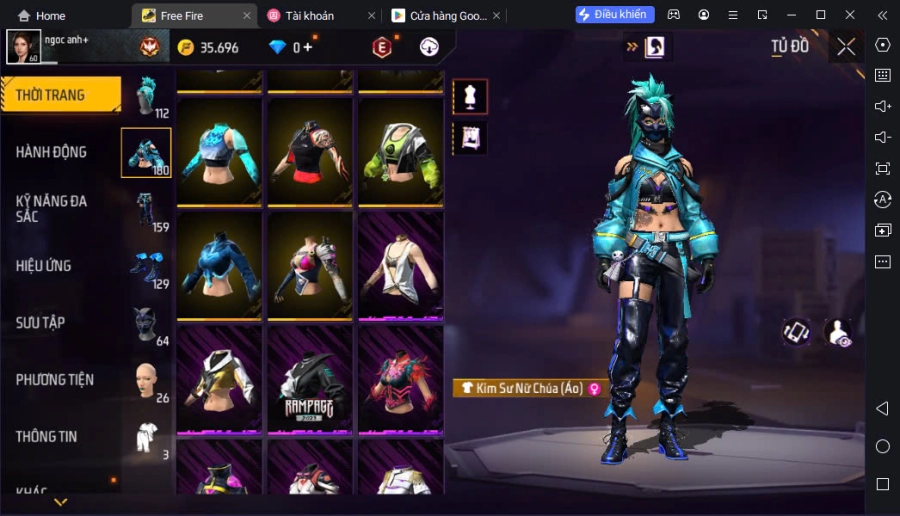Close the Tủ Đồ wardrobe screen
The image size is (900, 516).
(846, 46)
